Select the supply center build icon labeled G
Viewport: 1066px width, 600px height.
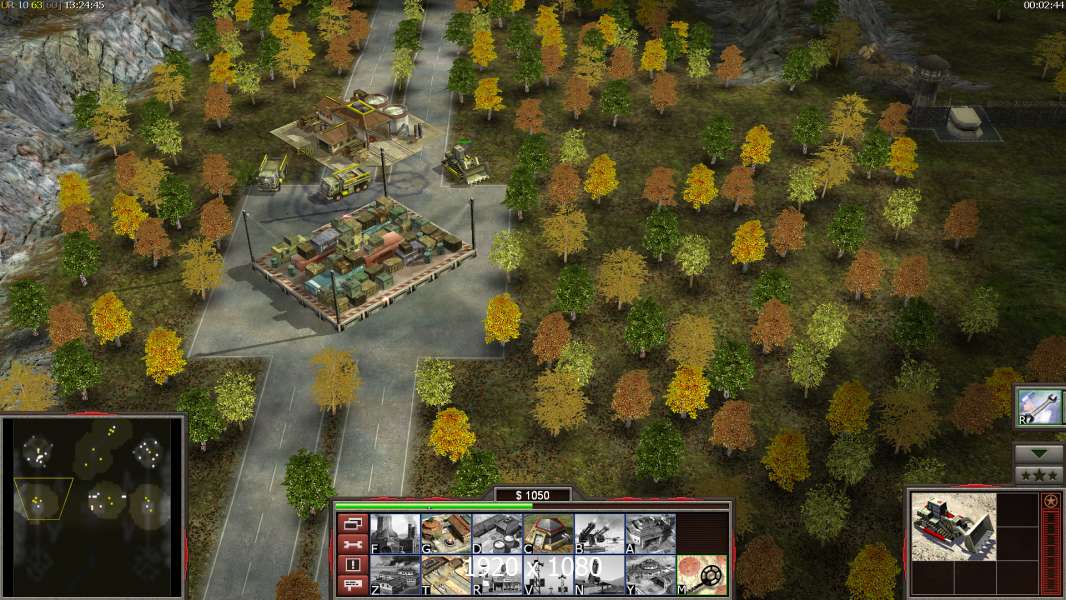(446, 533)
